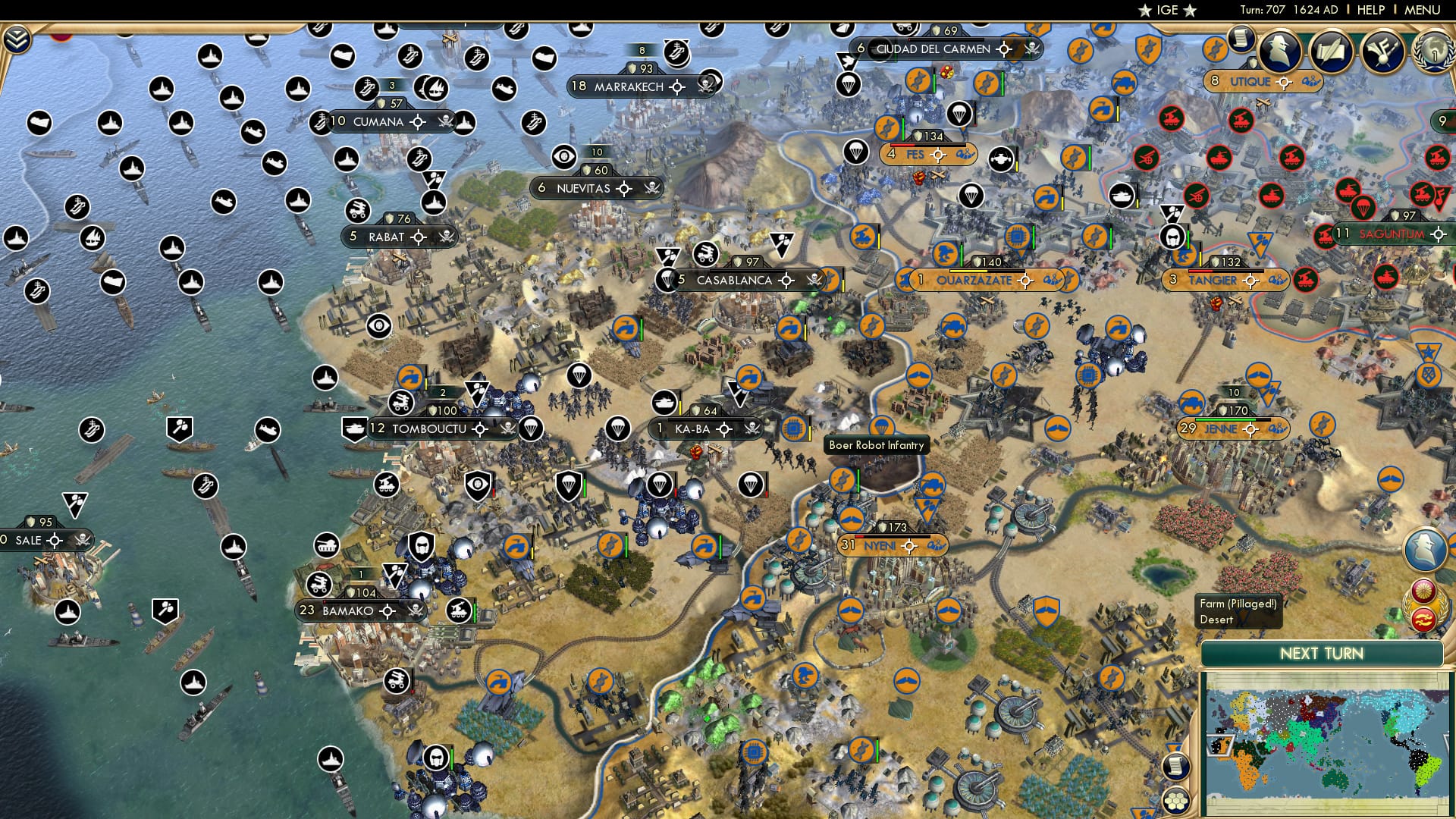
Task: Click the pirate skull icon on Rabat's banner
Action: pyautogui.click(x=446, y=237)
